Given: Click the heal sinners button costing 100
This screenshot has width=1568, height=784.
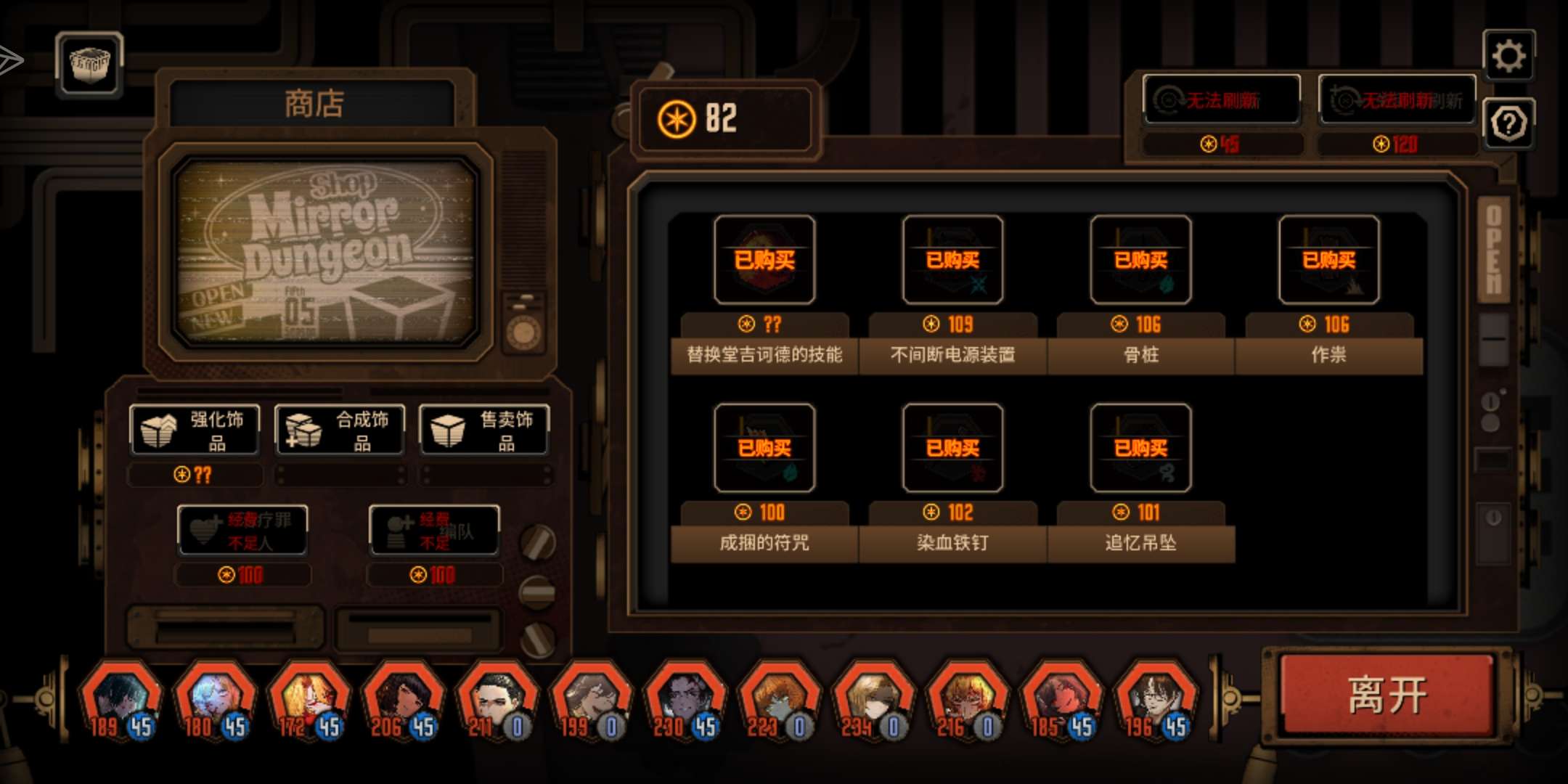Looking at the screenshot, I should [x=242, y=531].
